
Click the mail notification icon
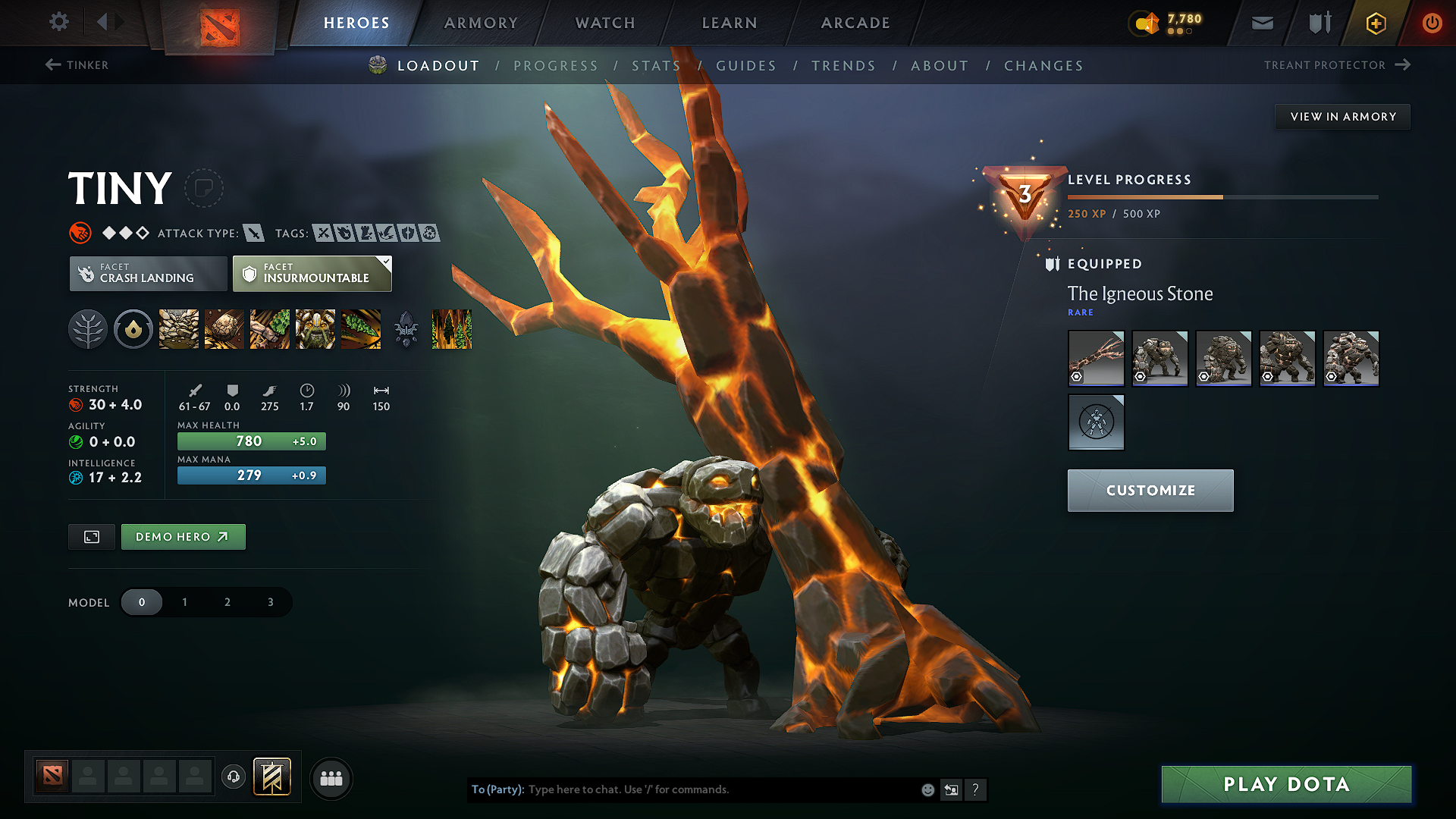pos(1261,23)
